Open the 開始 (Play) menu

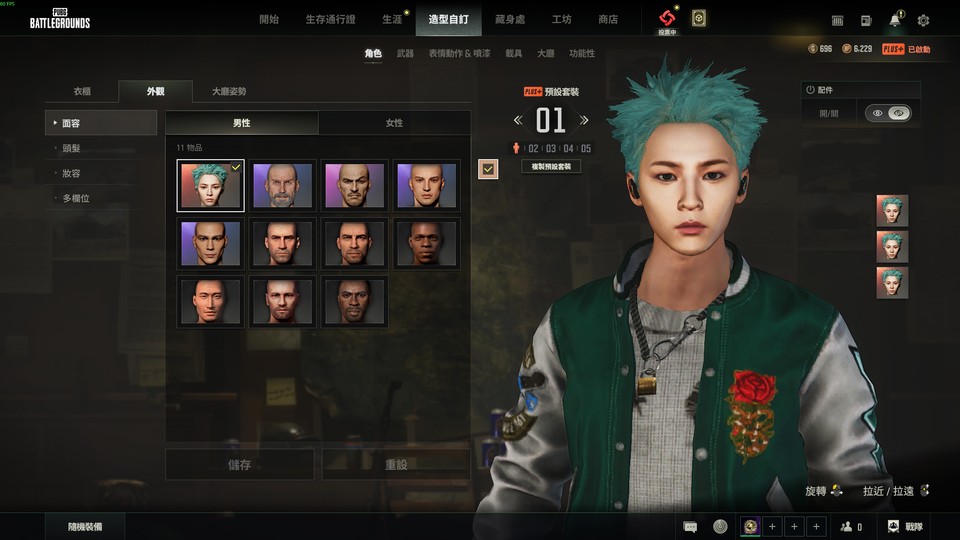click(x=269, y=19)
